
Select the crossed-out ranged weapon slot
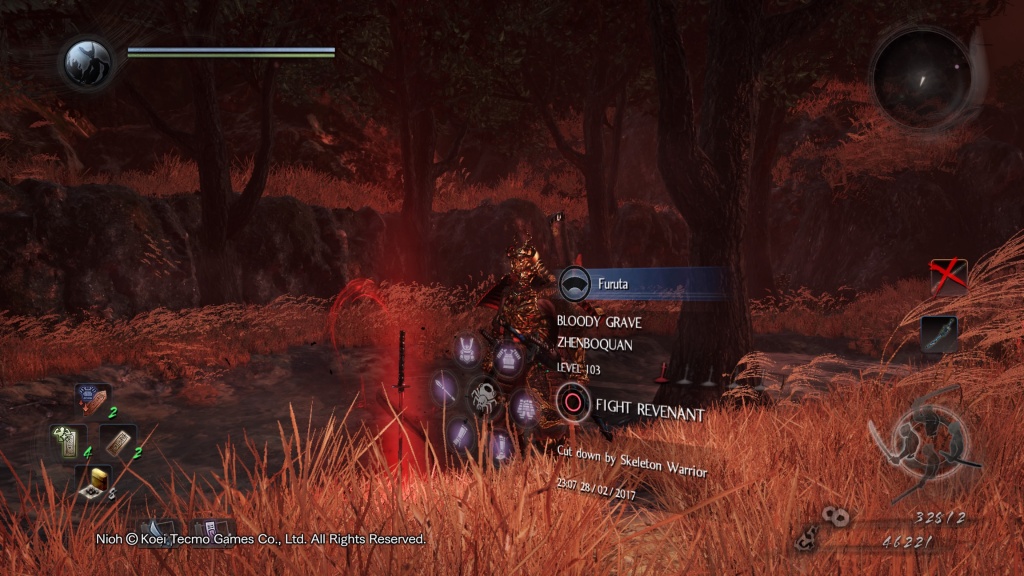click(948, 277)
